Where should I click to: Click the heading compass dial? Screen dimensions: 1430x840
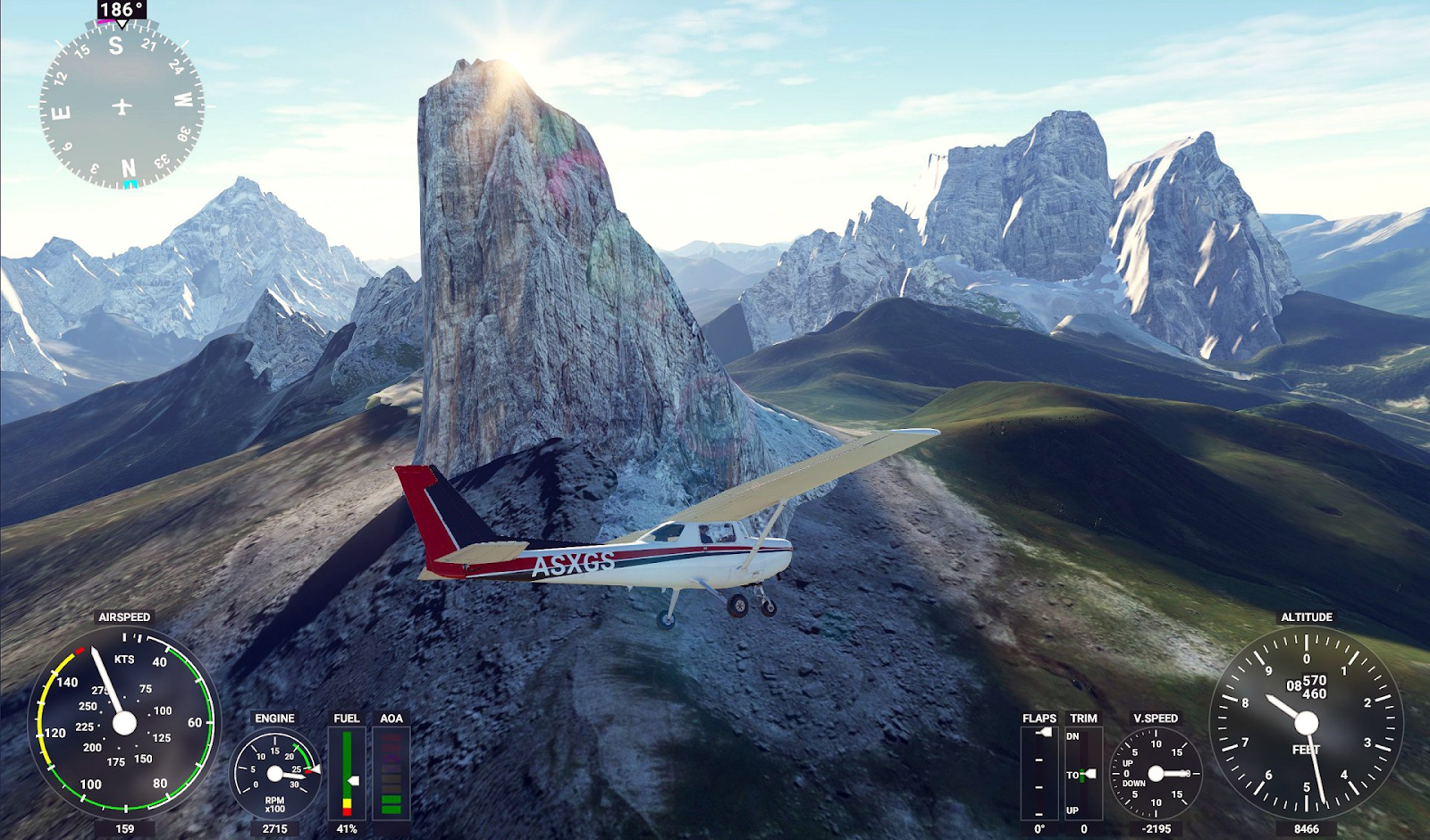point(122,106)
